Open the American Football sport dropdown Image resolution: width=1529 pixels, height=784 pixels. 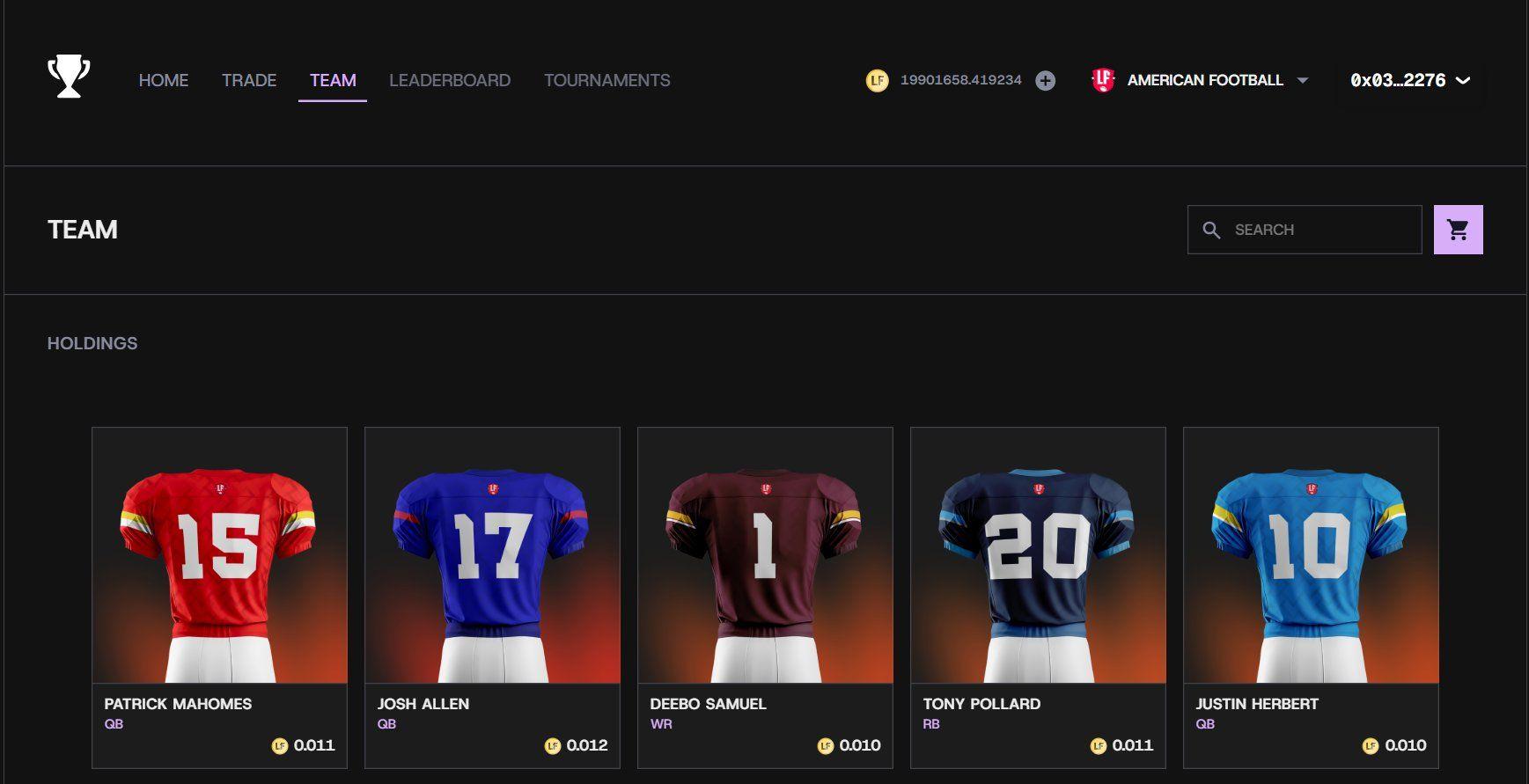[1204, 80]
